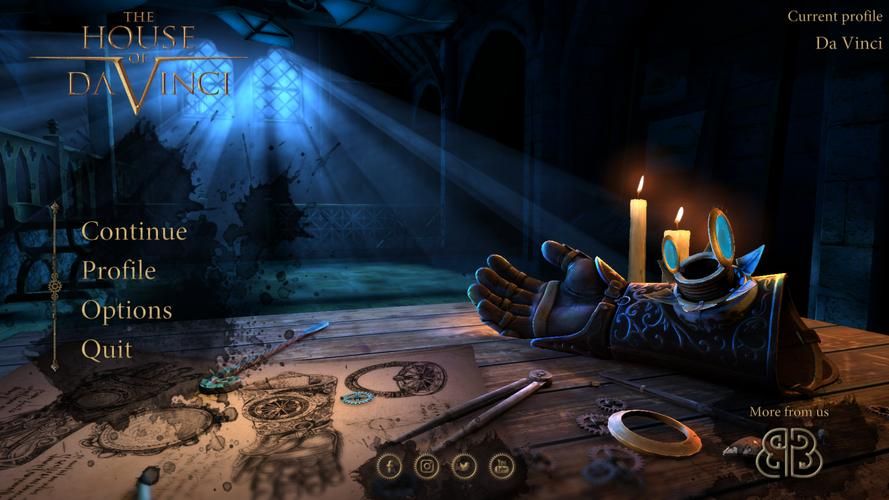This screenshot has height=500, width=889.
Task: Open the Facebook page link
Action: pyautogui.click(x=390, y=465)
